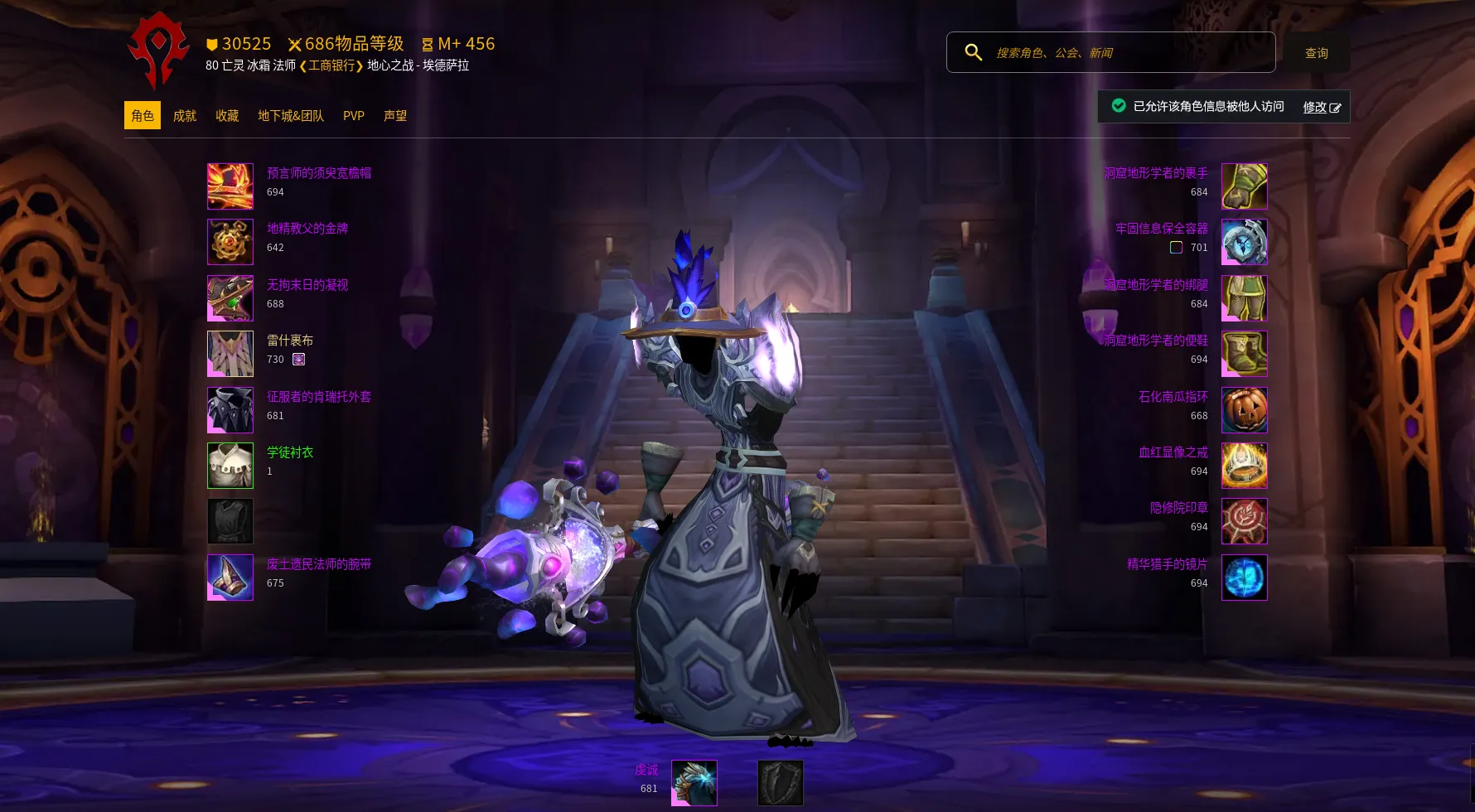Select the 地精教父的金牌 necklace icon

(x=230, y=242)
